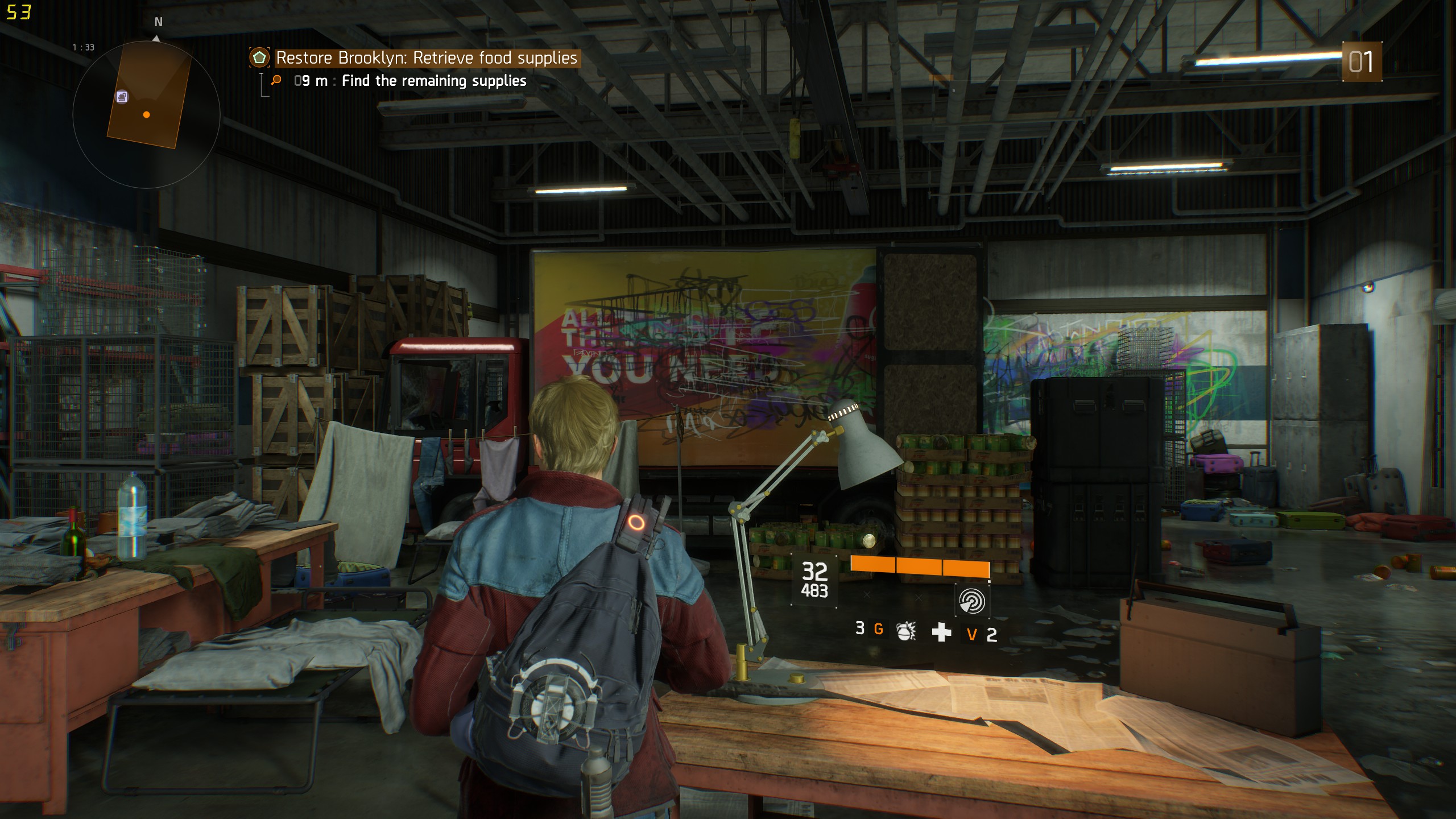Select the Restore Brooklyn mission tracker
This screenshot has height=819, width=1456.
(426, 58)
